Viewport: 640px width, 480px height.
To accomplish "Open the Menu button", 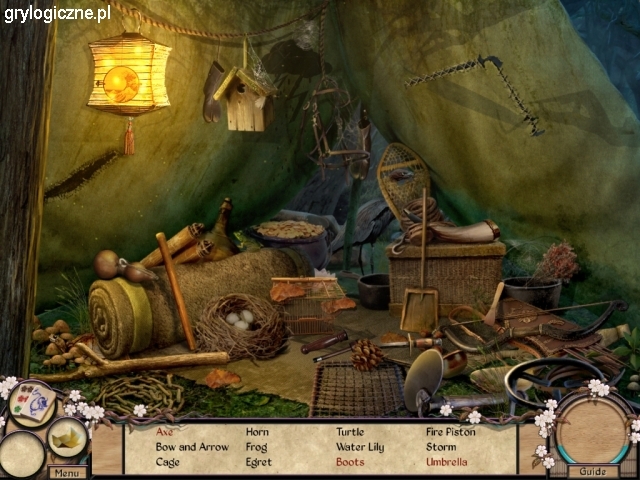I will coord(69,472).
